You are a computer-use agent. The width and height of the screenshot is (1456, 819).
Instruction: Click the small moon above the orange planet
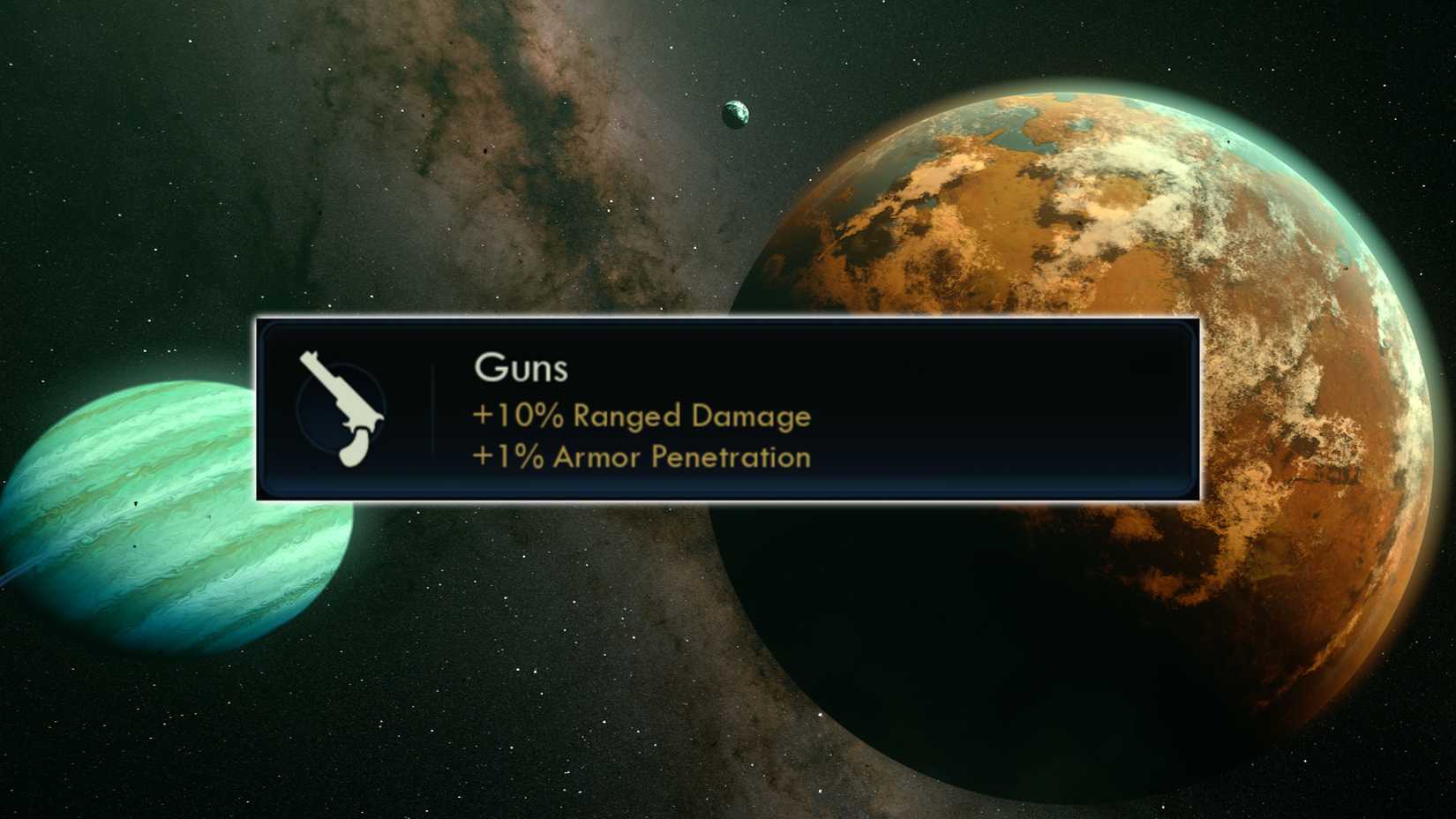point(735,113)
